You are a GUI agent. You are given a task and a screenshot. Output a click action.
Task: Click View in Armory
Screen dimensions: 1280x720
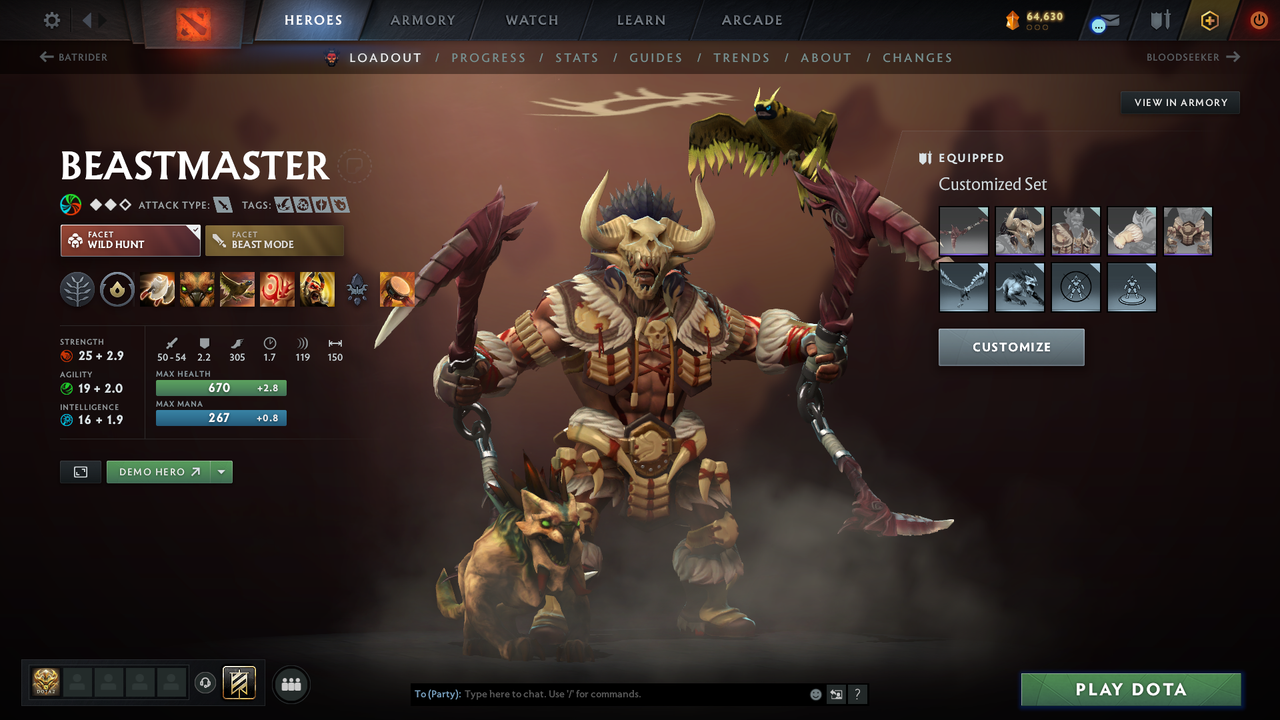click(x=1180, y=102)
